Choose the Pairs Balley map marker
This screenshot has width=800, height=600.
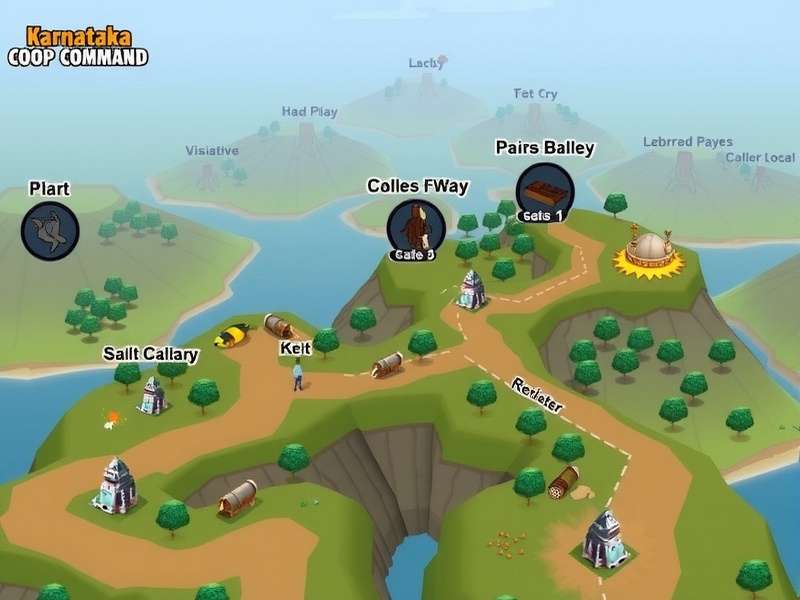[545, 189]
